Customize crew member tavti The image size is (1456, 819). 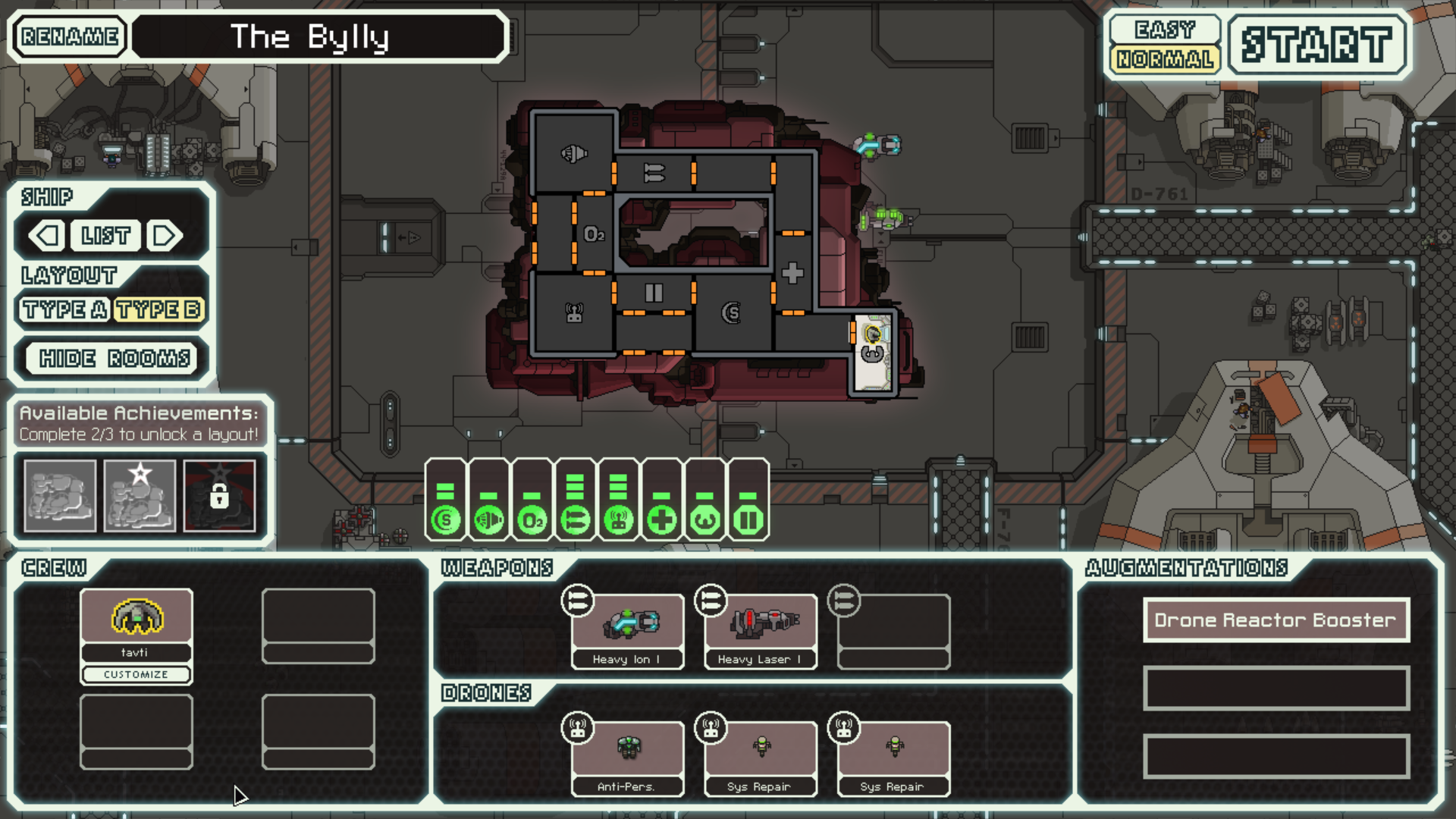(136, 674)
